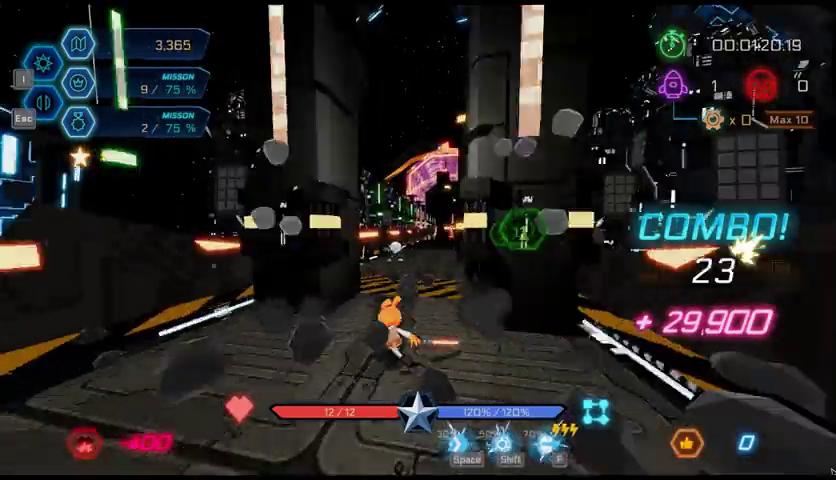
Task: Click the pause hexagon icon
Action: (44, 102)
